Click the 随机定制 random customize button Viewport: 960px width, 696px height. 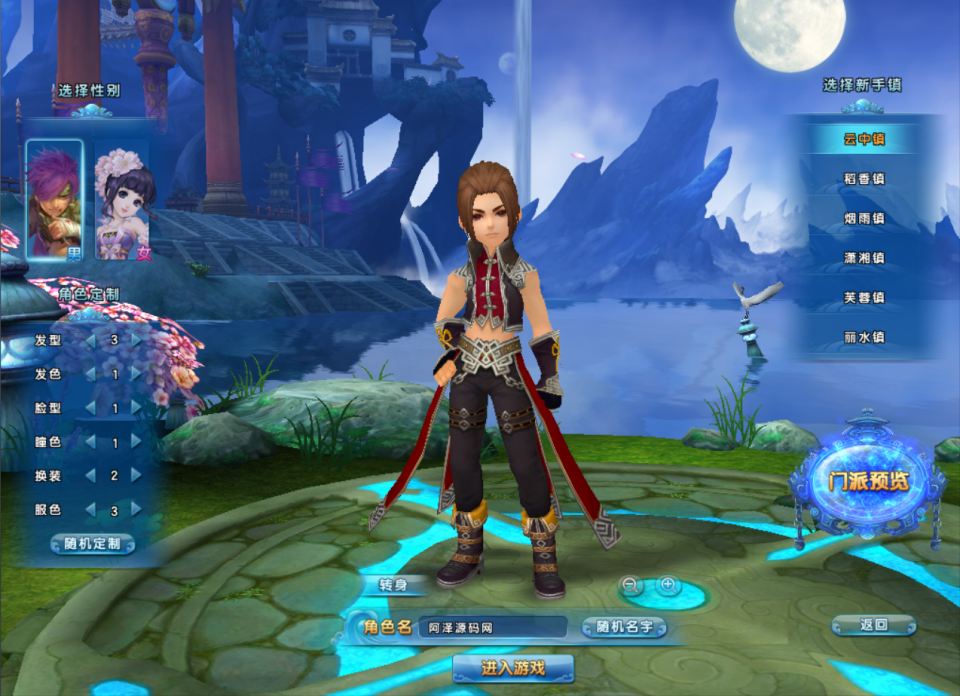click(92, 545)
